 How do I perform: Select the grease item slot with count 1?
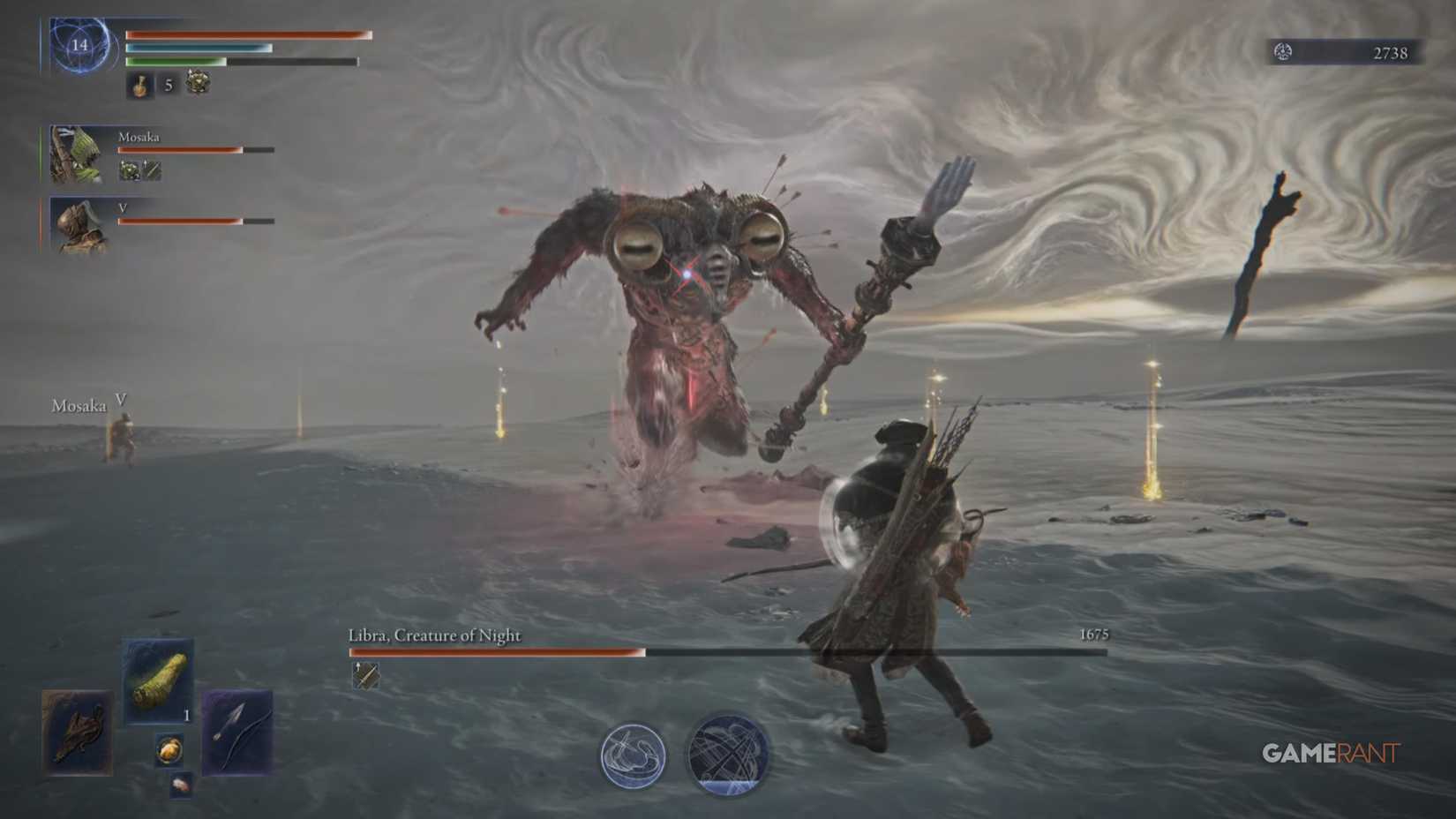[161, 681]
